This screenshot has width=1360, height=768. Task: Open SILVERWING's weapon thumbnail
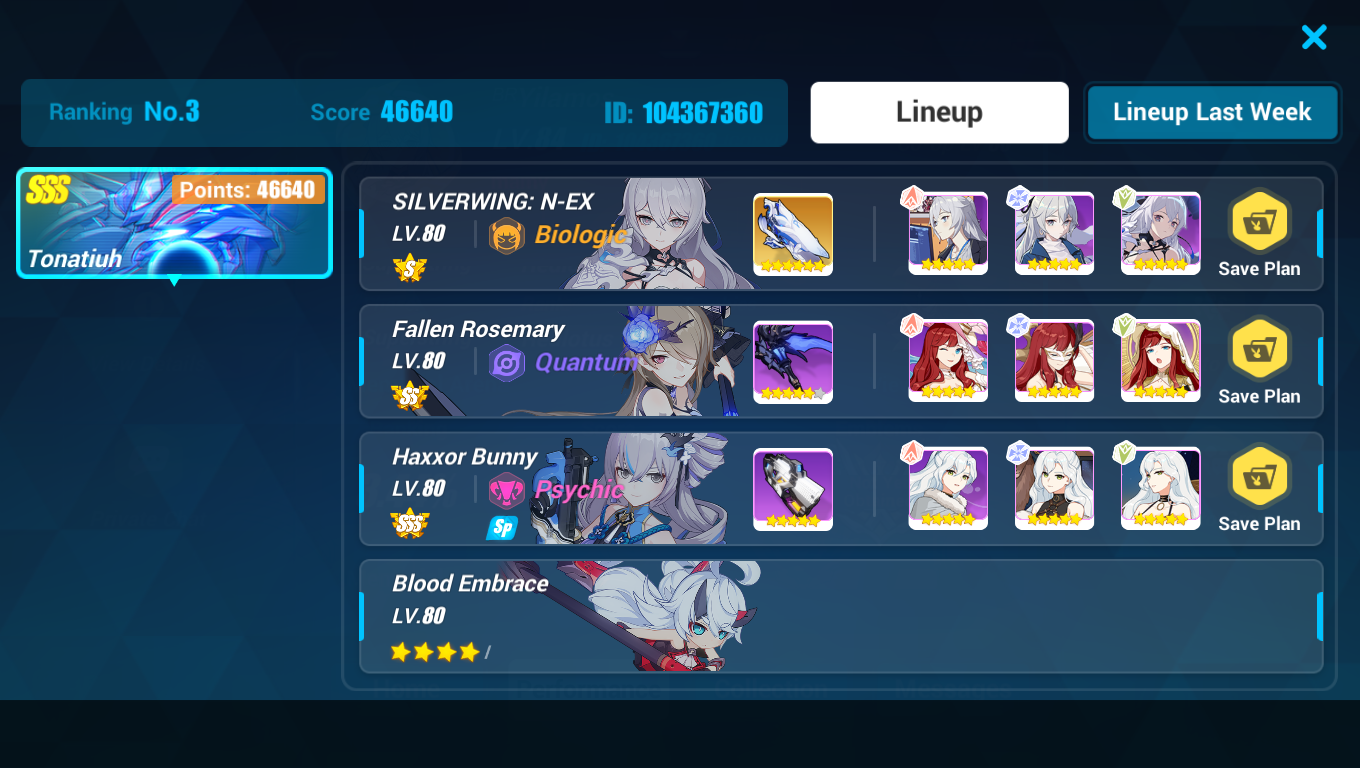click(792, 233)
